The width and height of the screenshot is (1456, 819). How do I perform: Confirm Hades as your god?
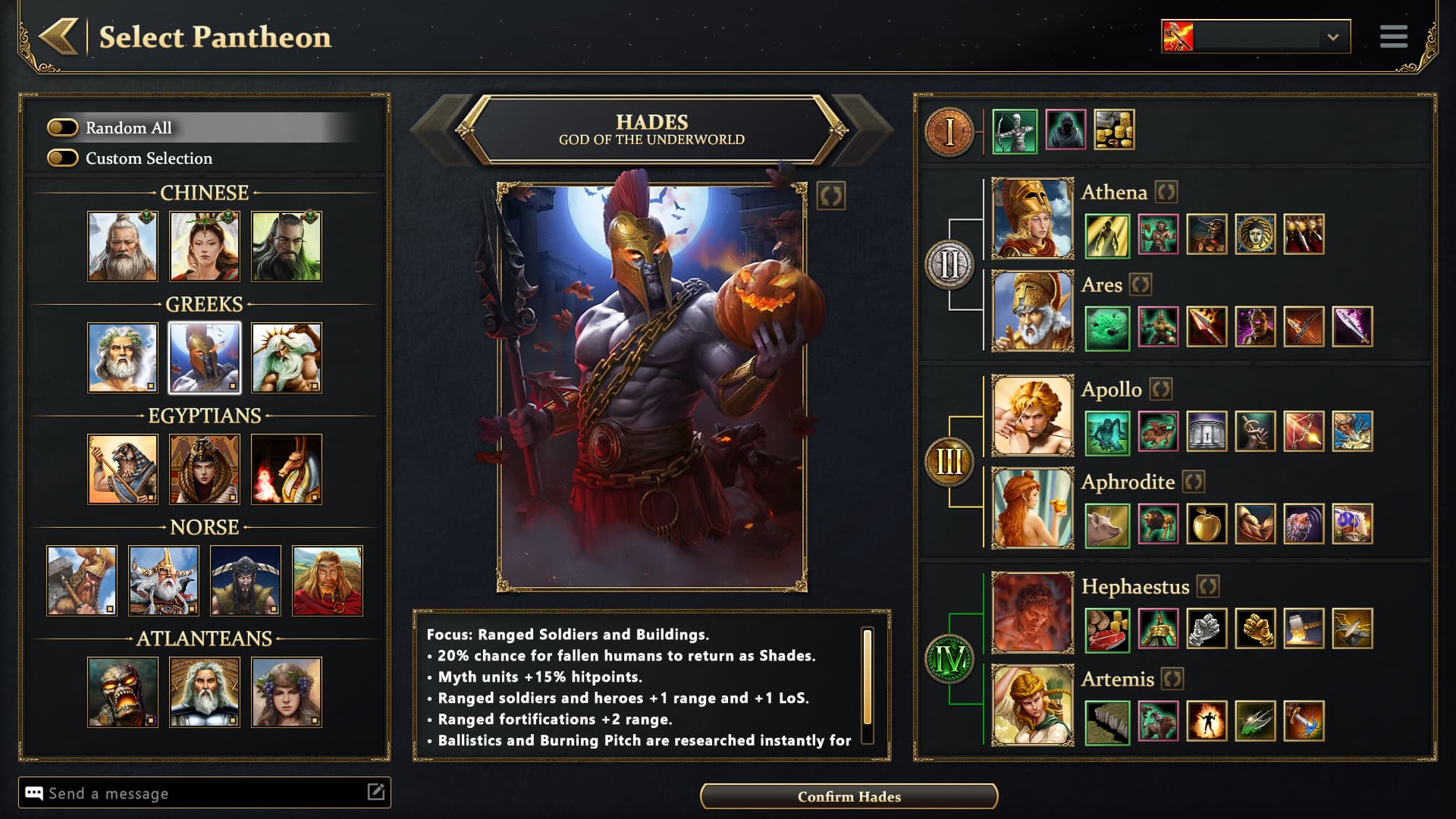pyautogui.click(x=849, y=796)
